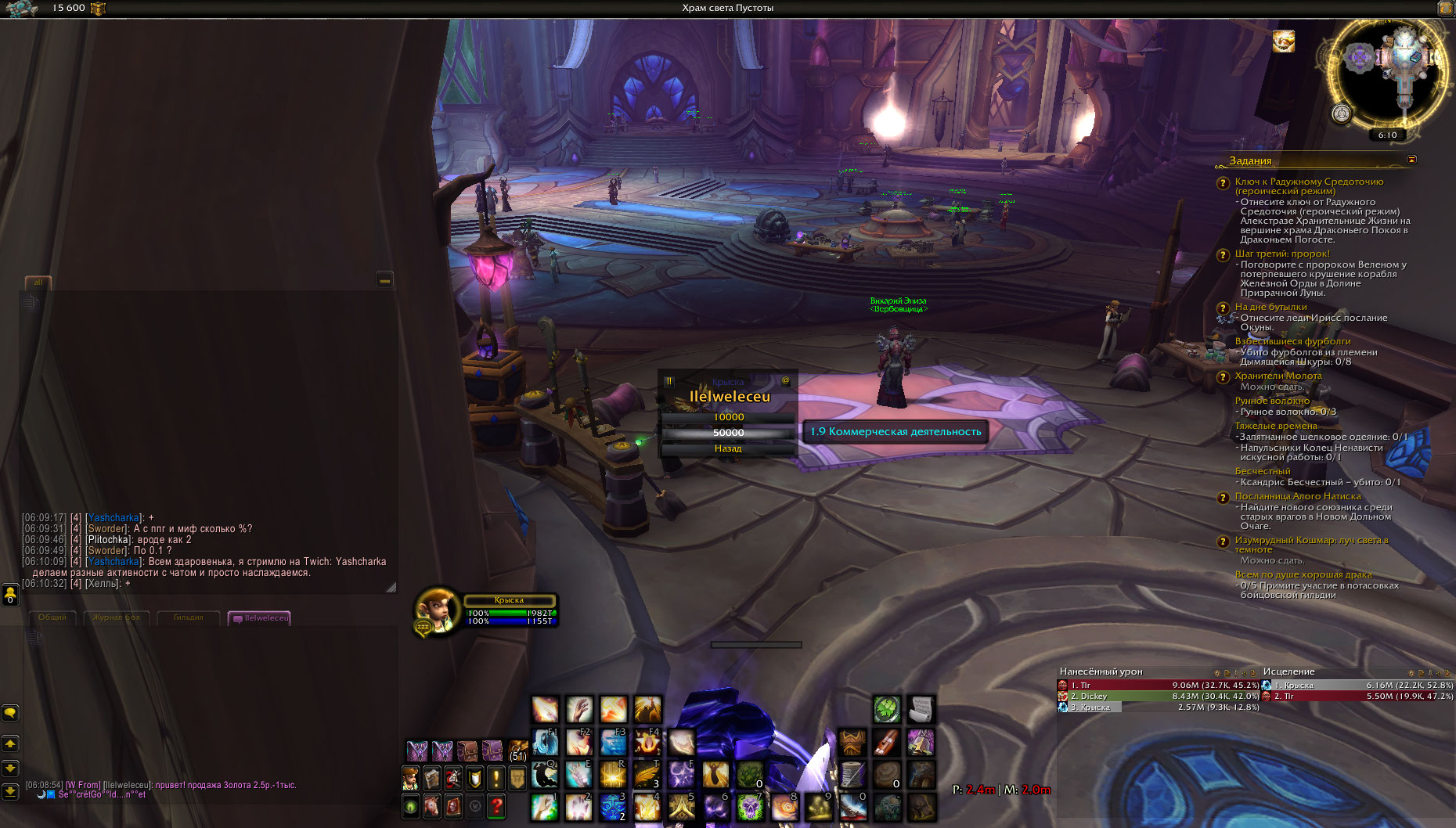
Task: Select the Ilelweleceu whisper tab
Action: point(261,618)
